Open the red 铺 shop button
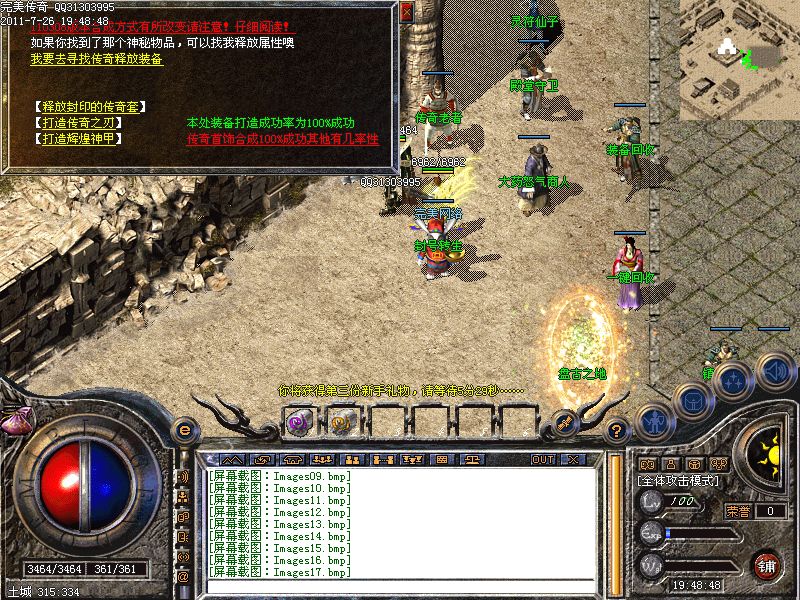The width and height of the screenshot is (800, 600). click(766, 565)
